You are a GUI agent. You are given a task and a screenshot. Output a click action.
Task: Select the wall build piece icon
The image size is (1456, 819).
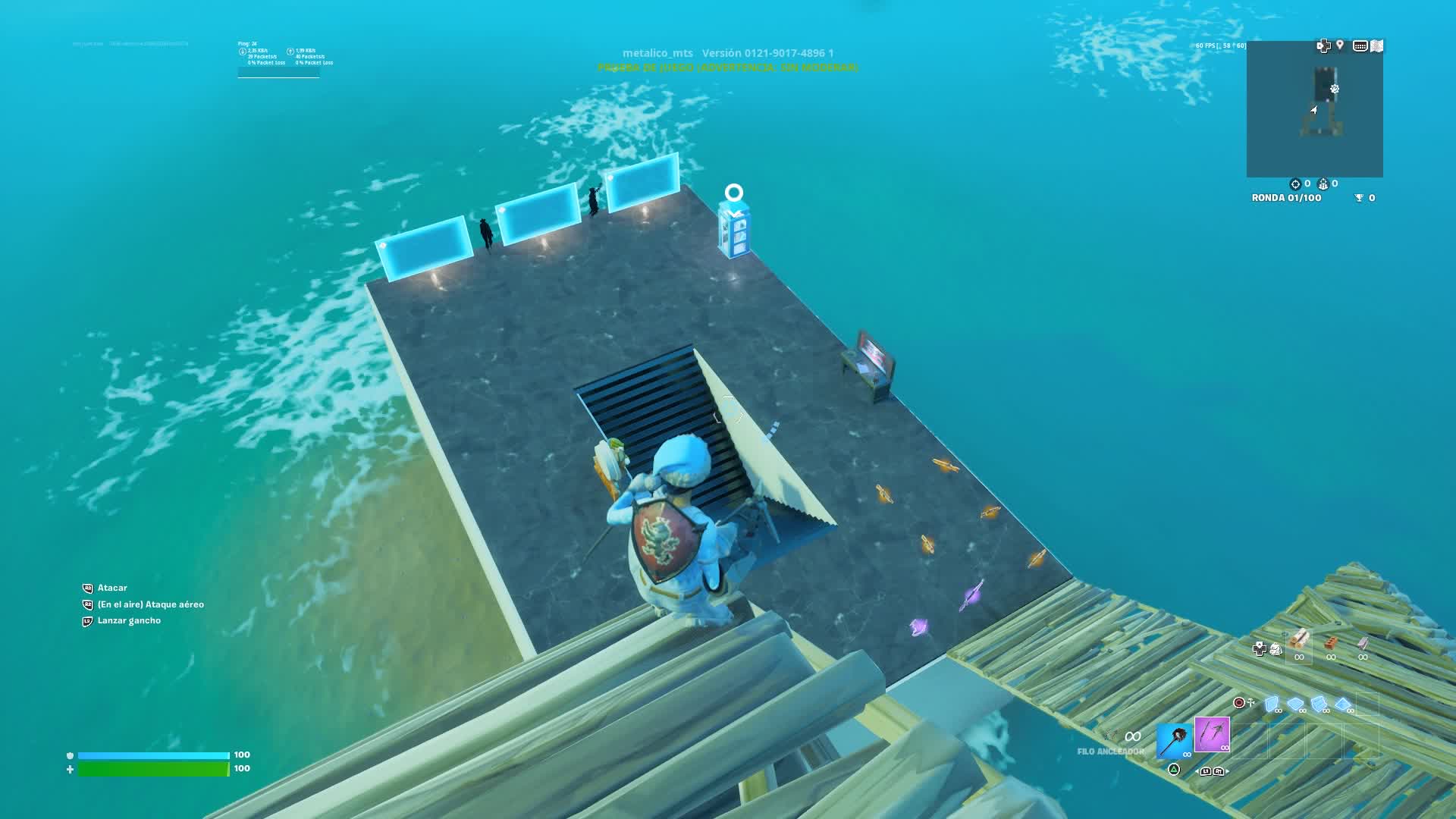click(1271, 704)
